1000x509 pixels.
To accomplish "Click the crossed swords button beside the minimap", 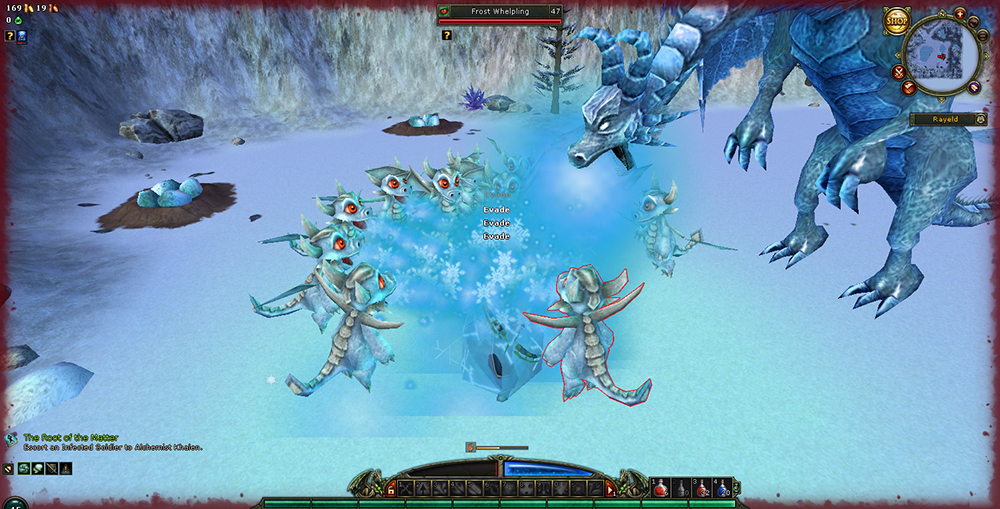I will click(x=899, y=72).
